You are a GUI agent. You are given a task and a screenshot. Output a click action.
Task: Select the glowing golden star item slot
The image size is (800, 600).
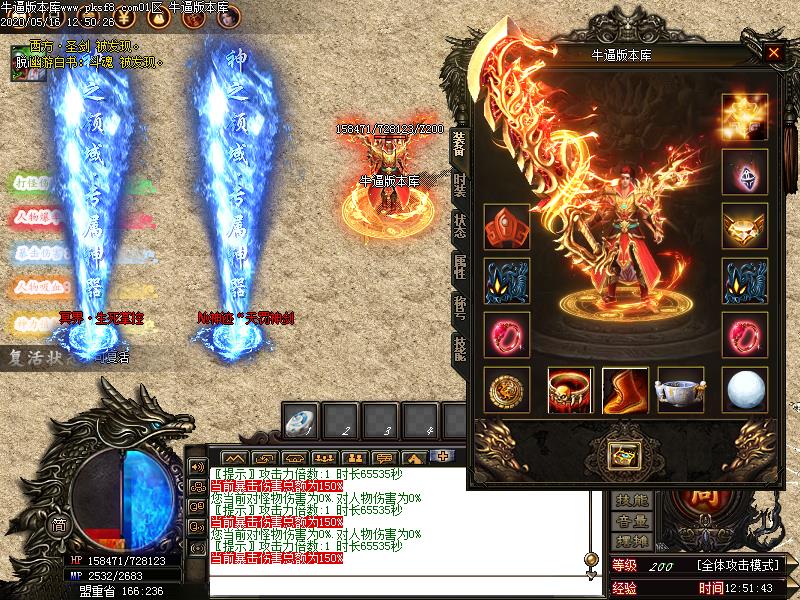[744, 117]
